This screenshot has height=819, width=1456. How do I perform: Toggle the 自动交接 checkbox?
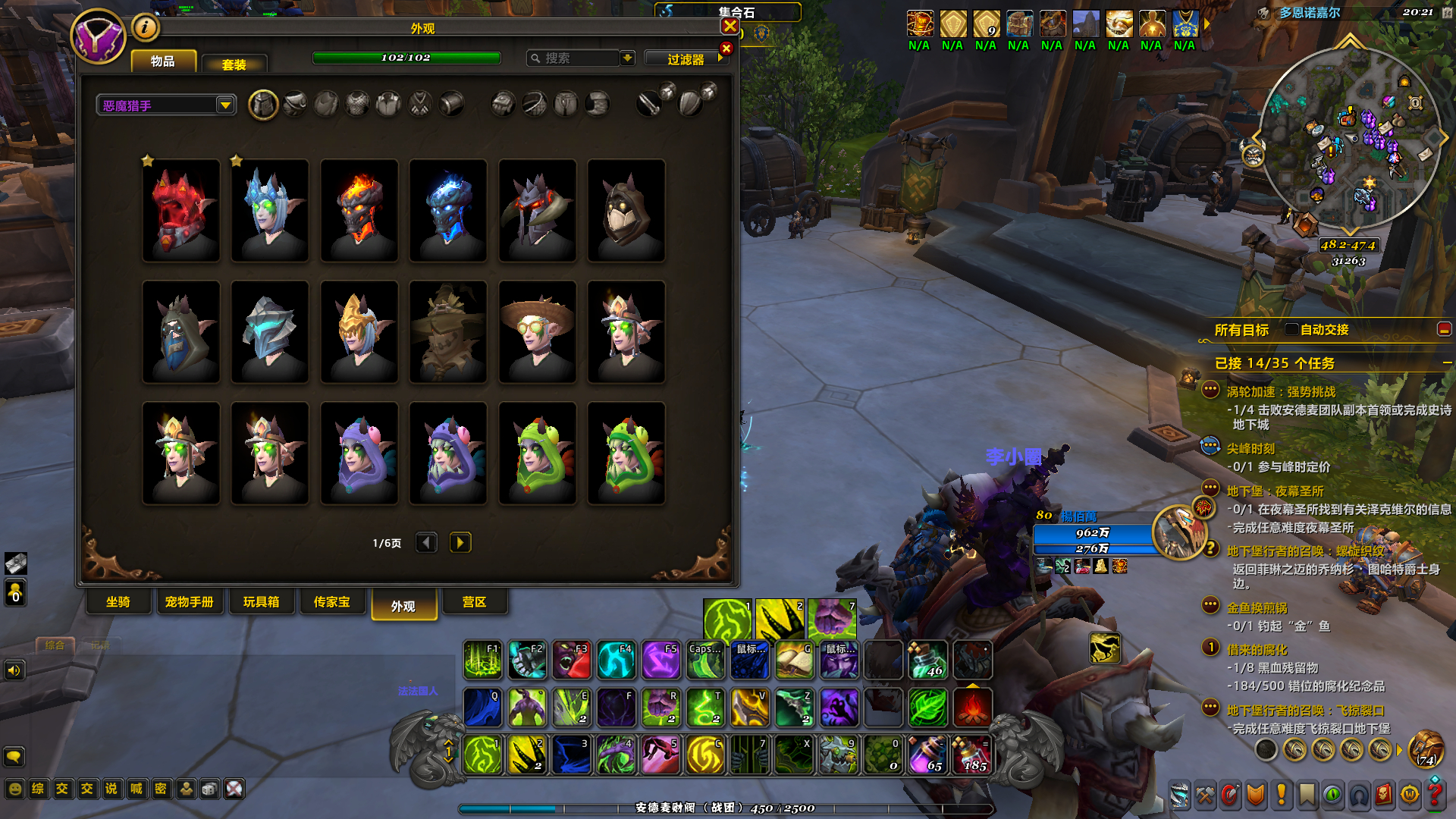click(1291, 329)
